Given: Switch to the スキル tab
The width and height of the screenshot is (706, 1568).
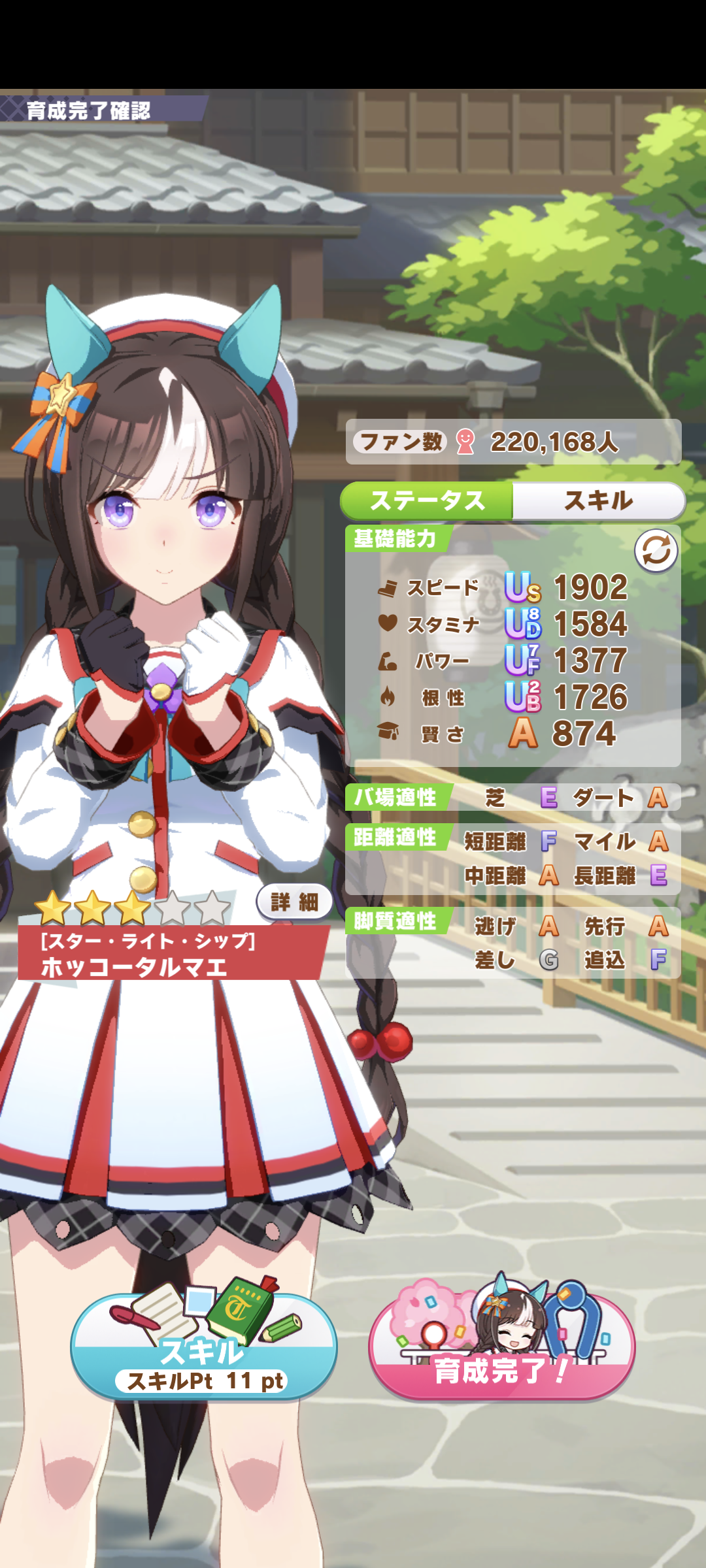Looking at the screenshot, I should tap(598, 501).
